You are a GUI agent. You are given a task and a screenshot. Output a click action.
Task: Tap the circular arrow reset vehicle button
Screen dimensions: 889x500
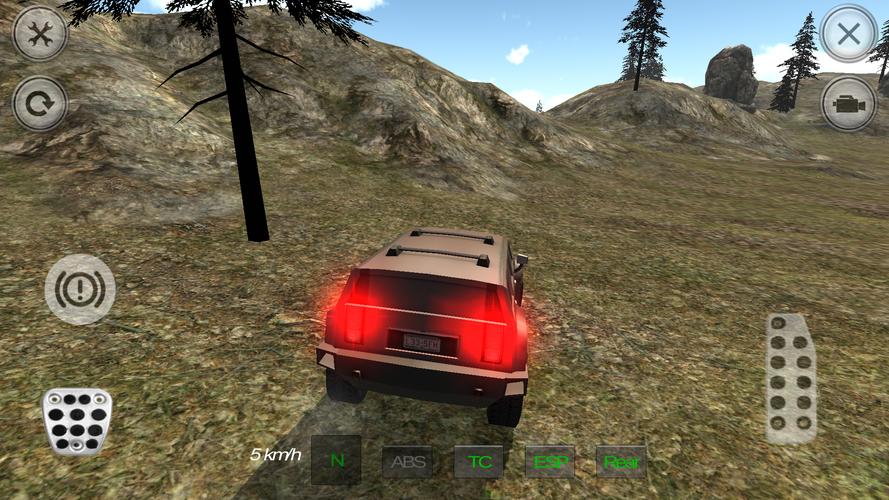(x=40, y=104)
